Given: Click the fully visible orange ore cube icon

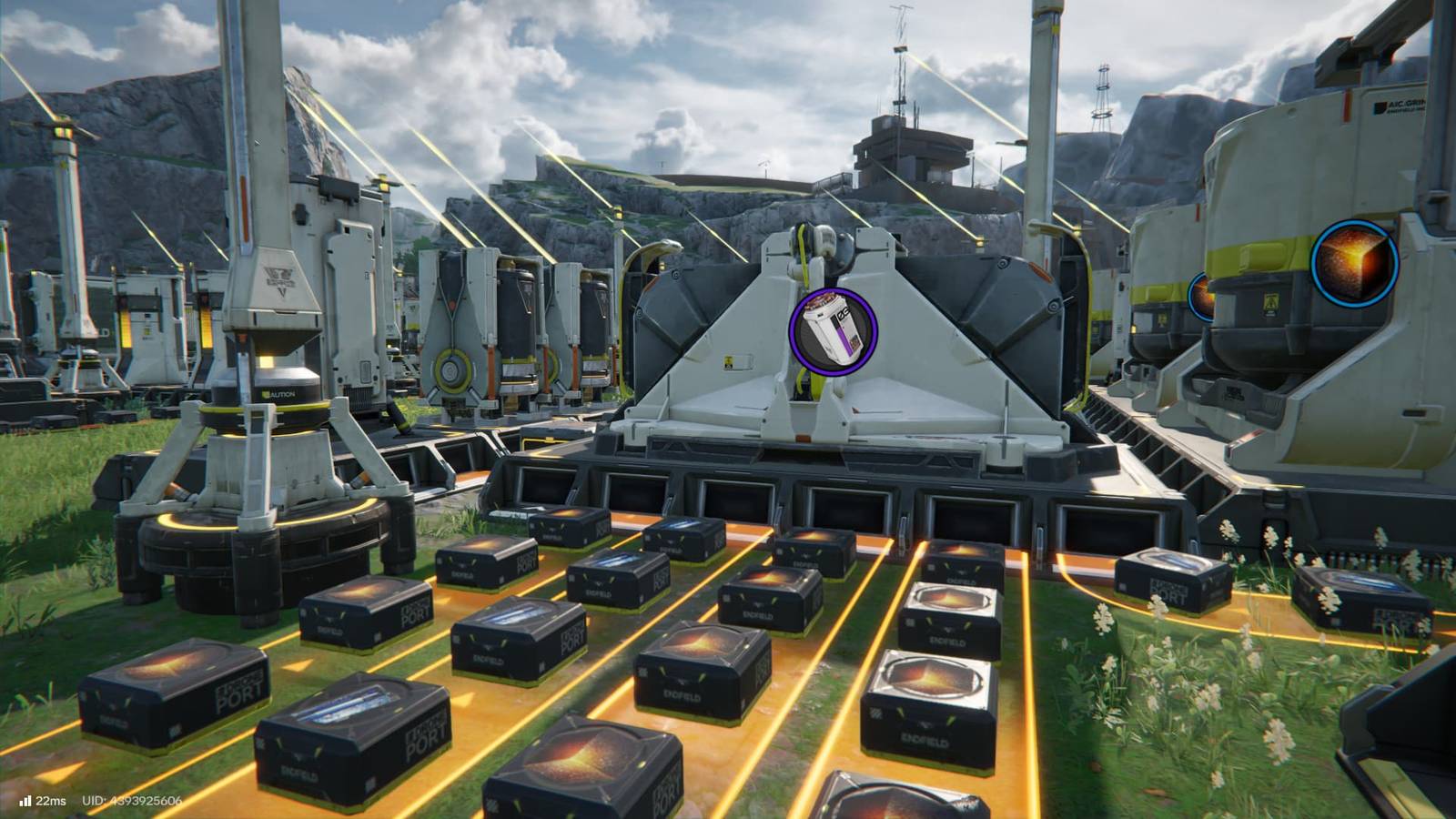Looking at the screenshot, I should (1354, 264).
